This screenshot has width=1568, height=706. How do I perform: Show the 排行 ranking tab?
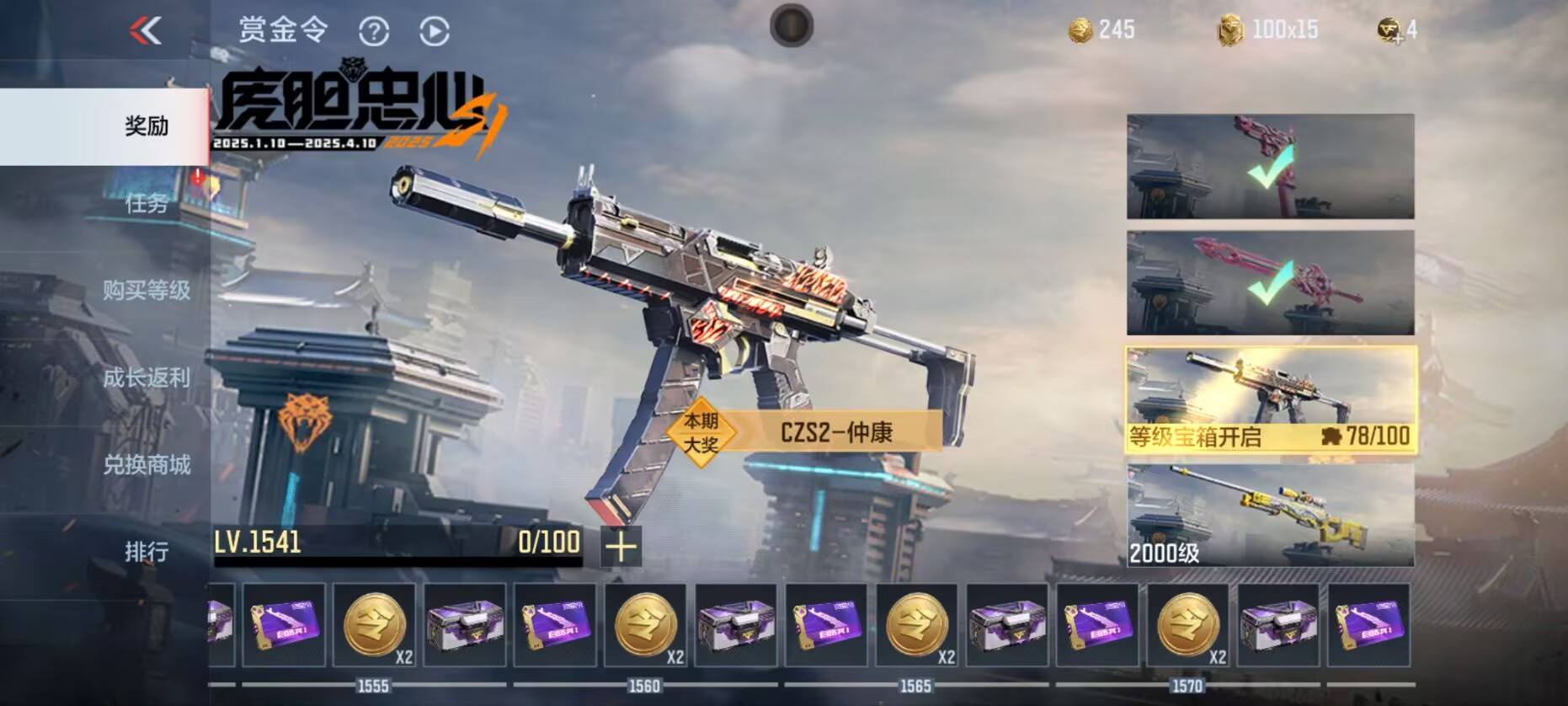(x=146, y=552)
